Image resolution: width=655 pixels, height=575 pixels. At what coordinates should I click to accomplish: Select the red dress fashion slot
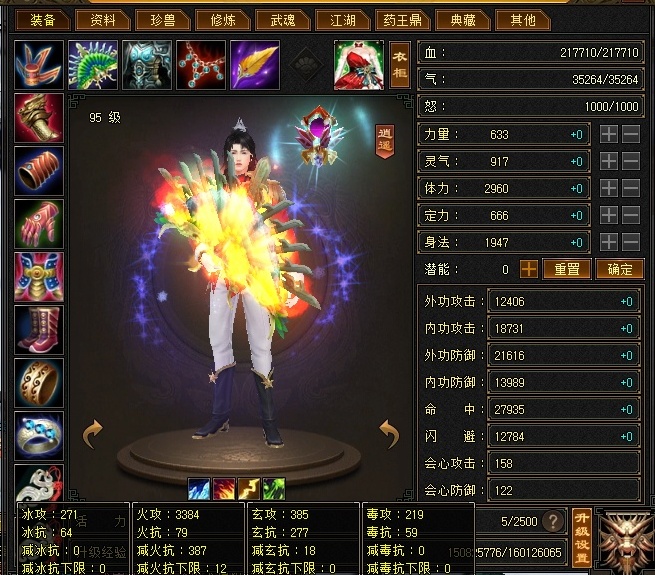[358, 65]
